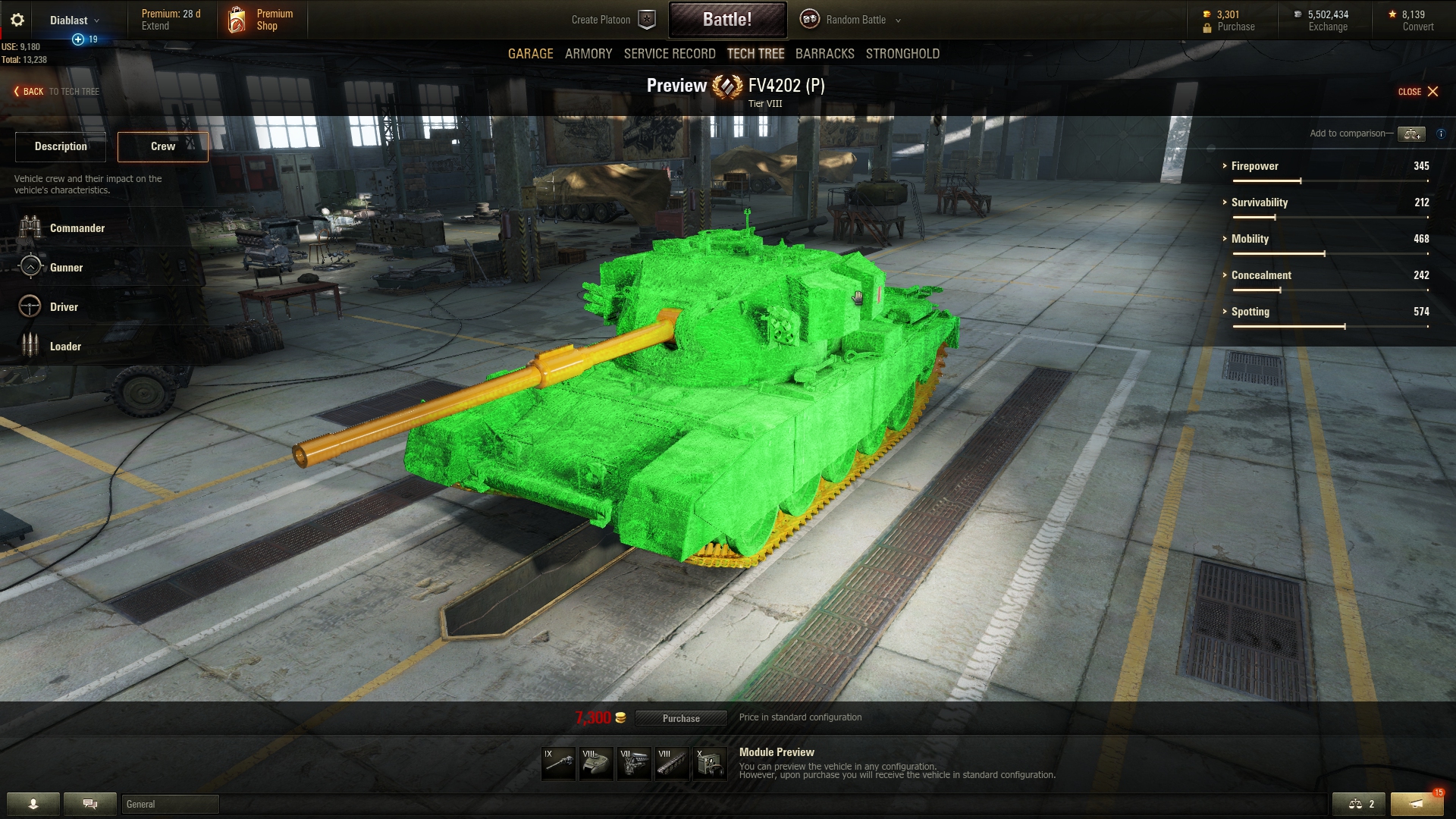Open the TECH TREE menu section
The height and width of the screenshot is (819, 1456).
tap(755, 54)
